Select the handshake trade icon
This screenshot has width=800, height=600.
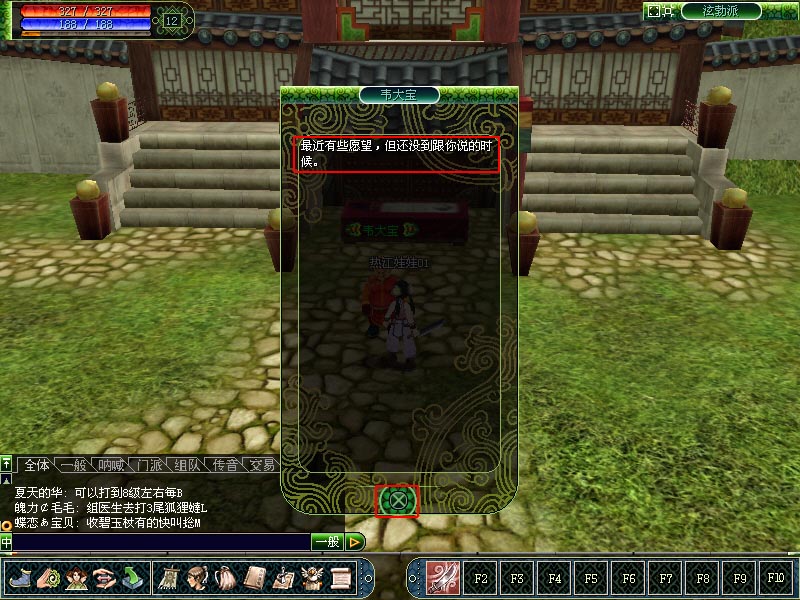(x=104, y=578)
